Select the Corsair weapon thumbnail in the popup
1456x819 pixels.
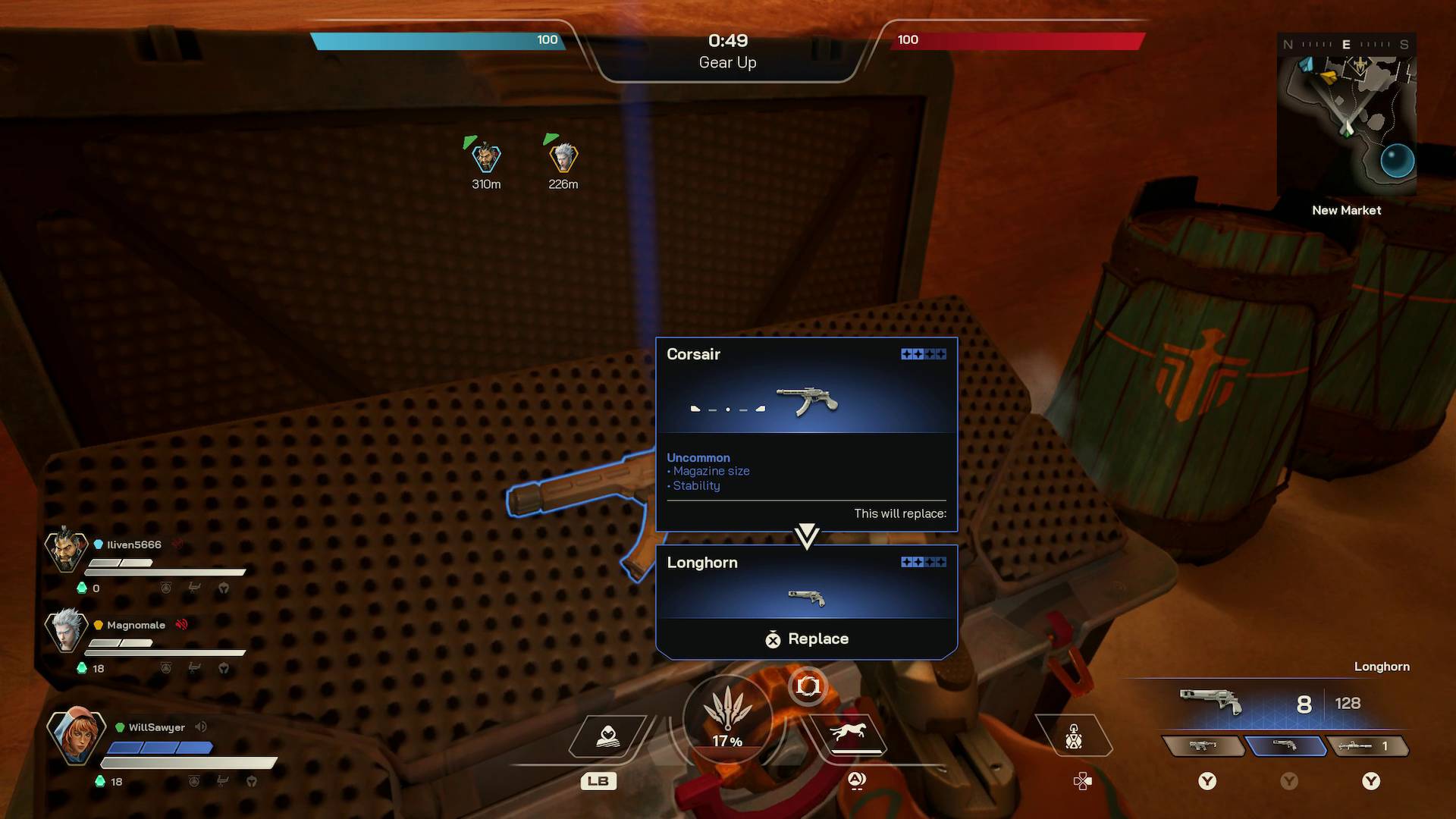click(808, 398)
